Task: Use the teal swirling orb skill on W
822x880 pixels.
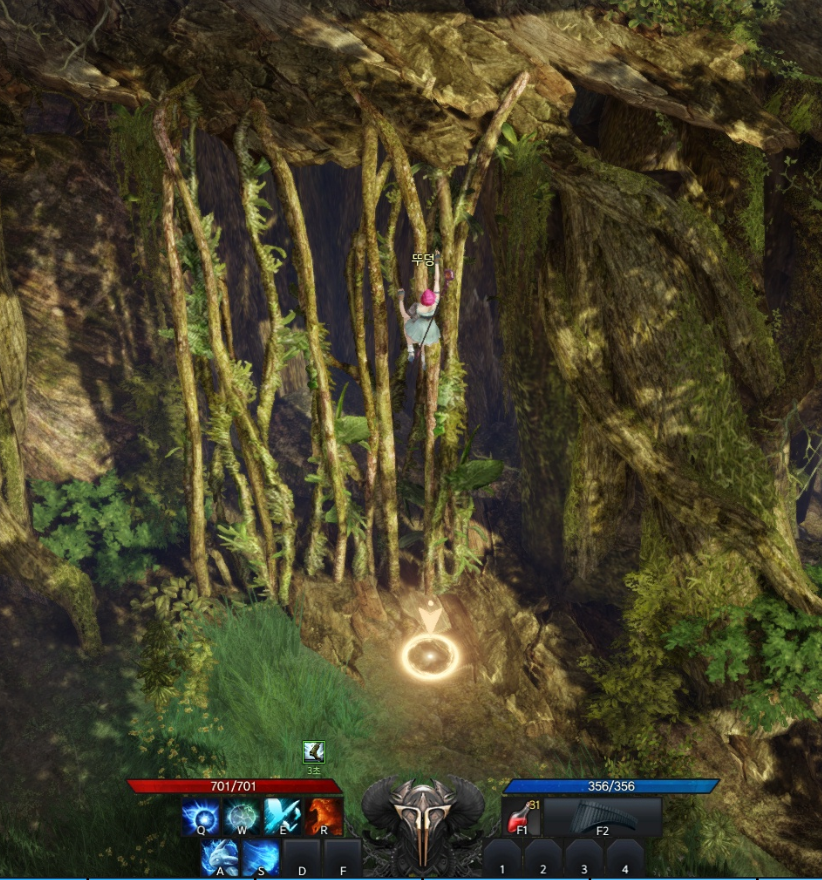Action: (x=242, y=816)
